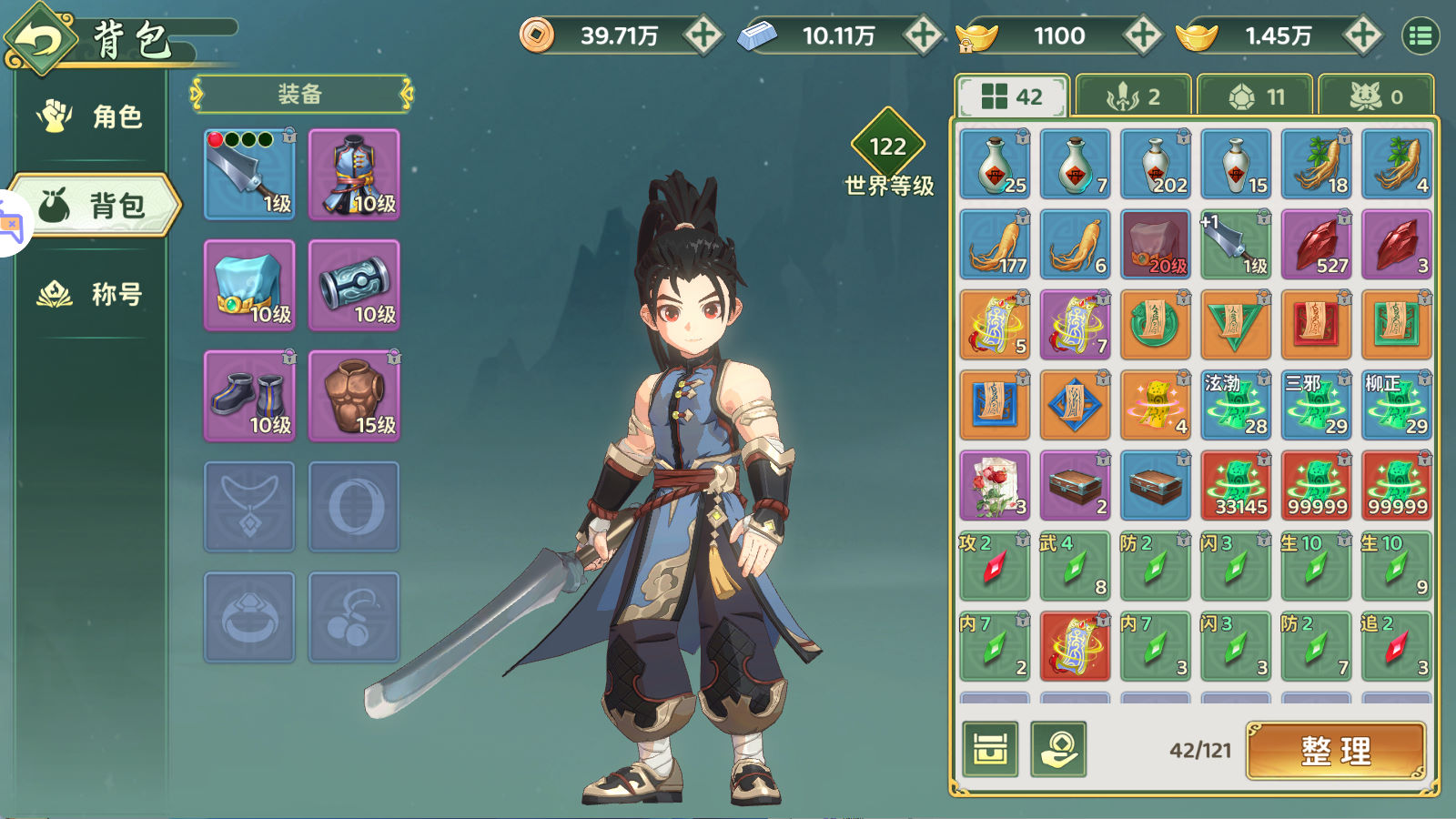The height and width of the screenshot is (819, 1456).
Task: Switch to the inventory tab showing 11
Action: click(1256, 96)
